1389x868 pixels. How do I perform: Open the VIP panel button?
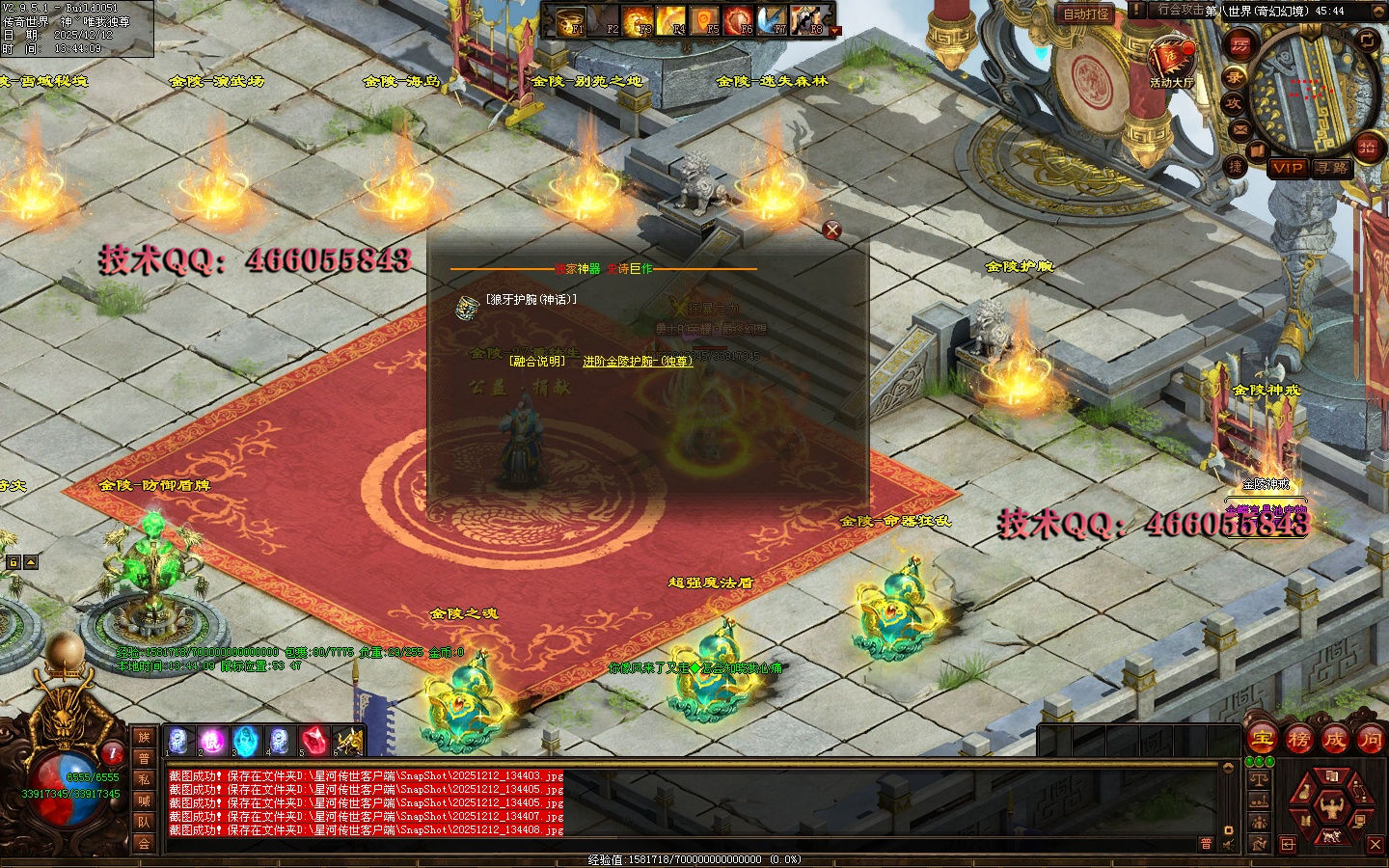pyautogui.click(x=1288, y=168)
